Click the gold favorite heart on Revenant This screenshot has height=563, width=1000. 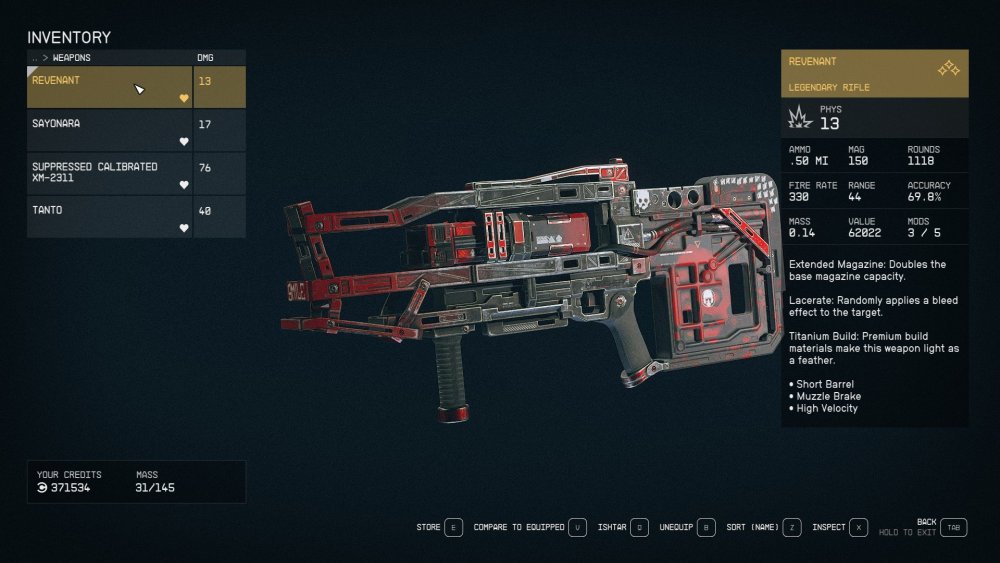pyautogui.click(x=184, y=98)
